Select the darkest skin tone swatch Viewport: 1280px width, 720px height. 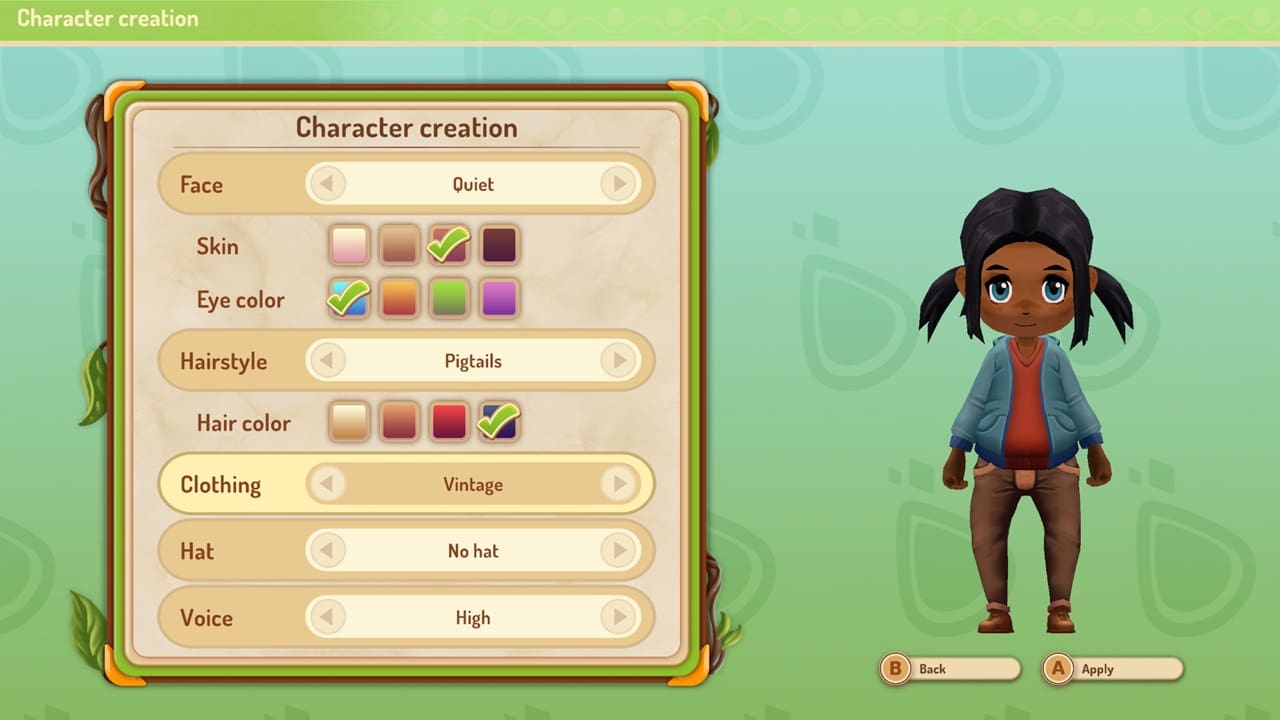[x=498, y=245]
